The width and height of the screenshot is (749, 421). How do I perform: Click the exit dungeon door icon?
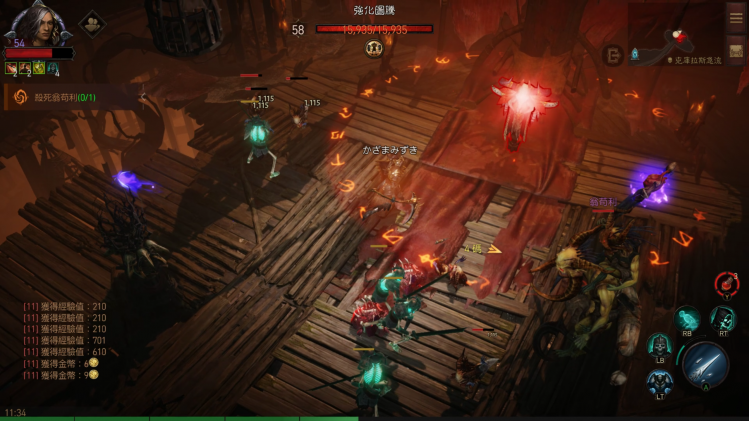(x=612, y=55)
